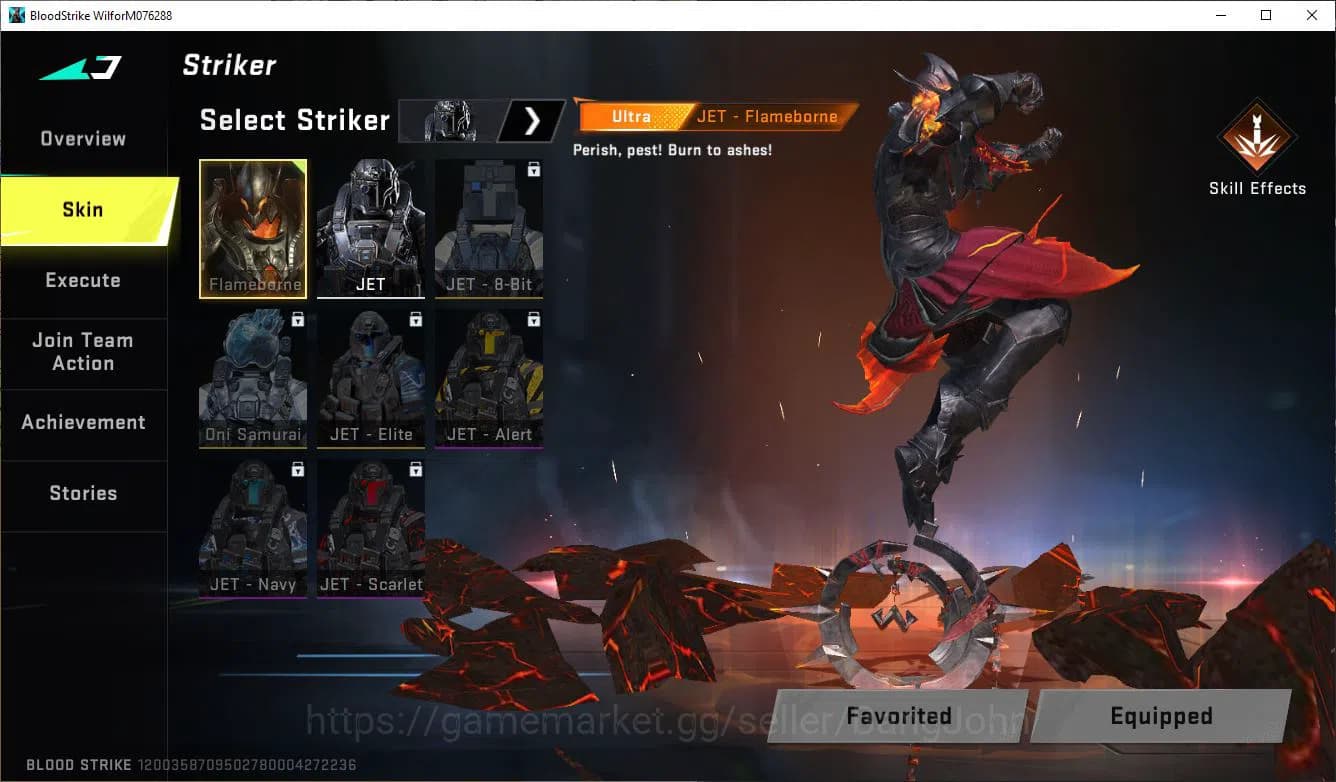Switch to the Skin tab
The width and height of the screenshot is (1336, 782).
(82, 209)
